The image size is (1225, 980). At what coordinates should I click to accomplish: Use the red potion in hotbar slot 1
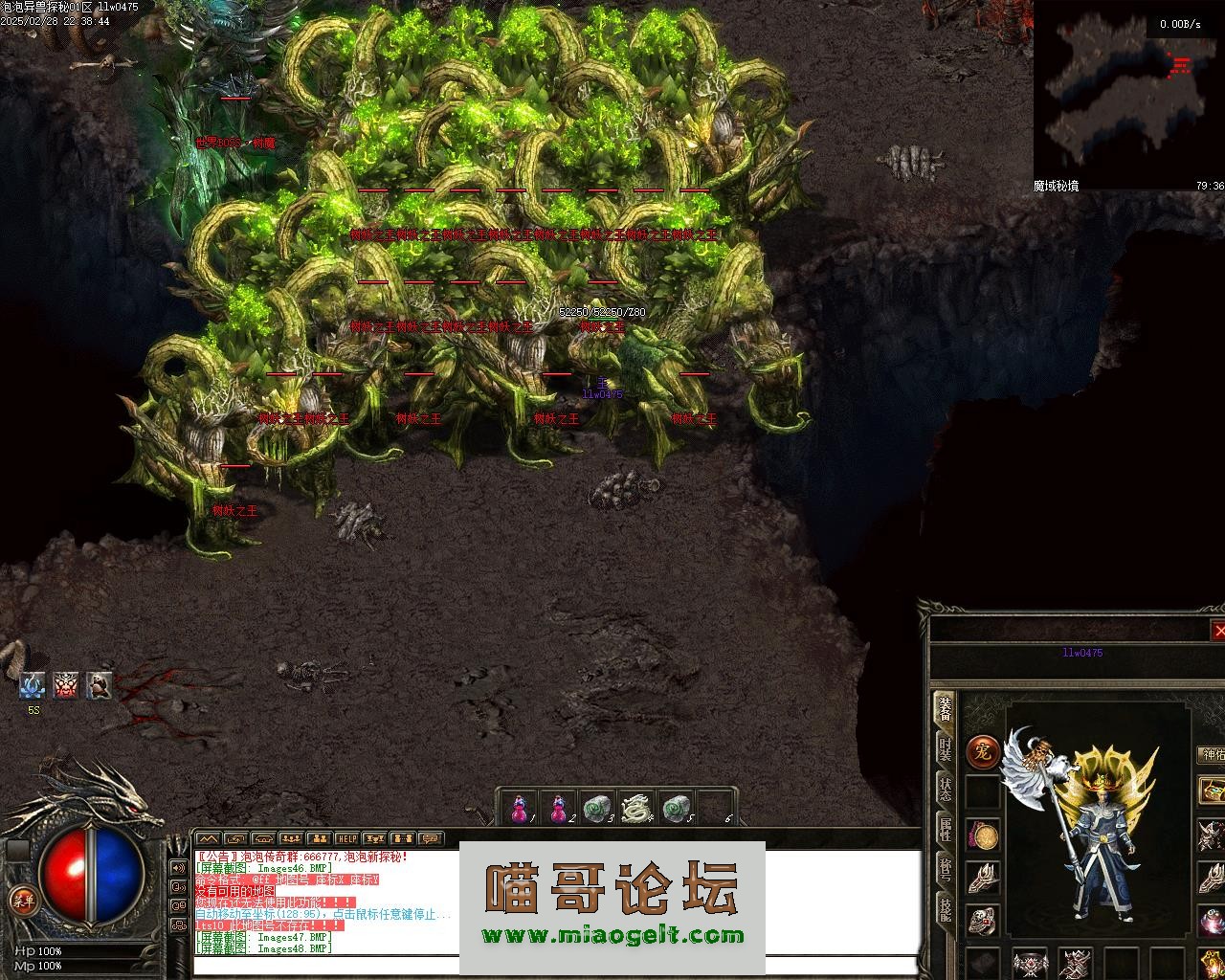(x=519, y=809)
